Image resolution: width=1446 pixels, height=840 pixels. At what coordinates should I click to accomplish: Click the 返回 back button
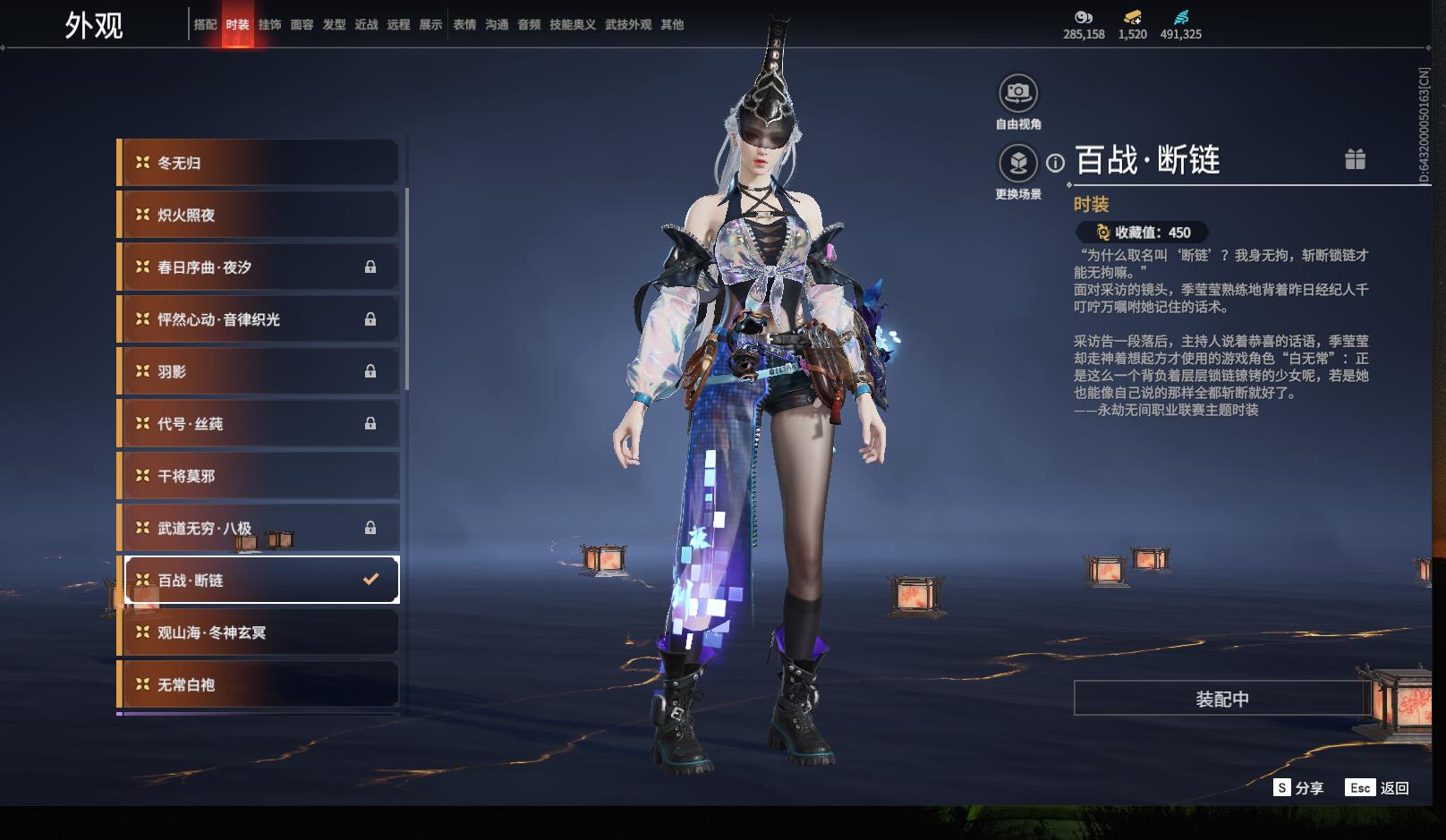(1382, 788)
